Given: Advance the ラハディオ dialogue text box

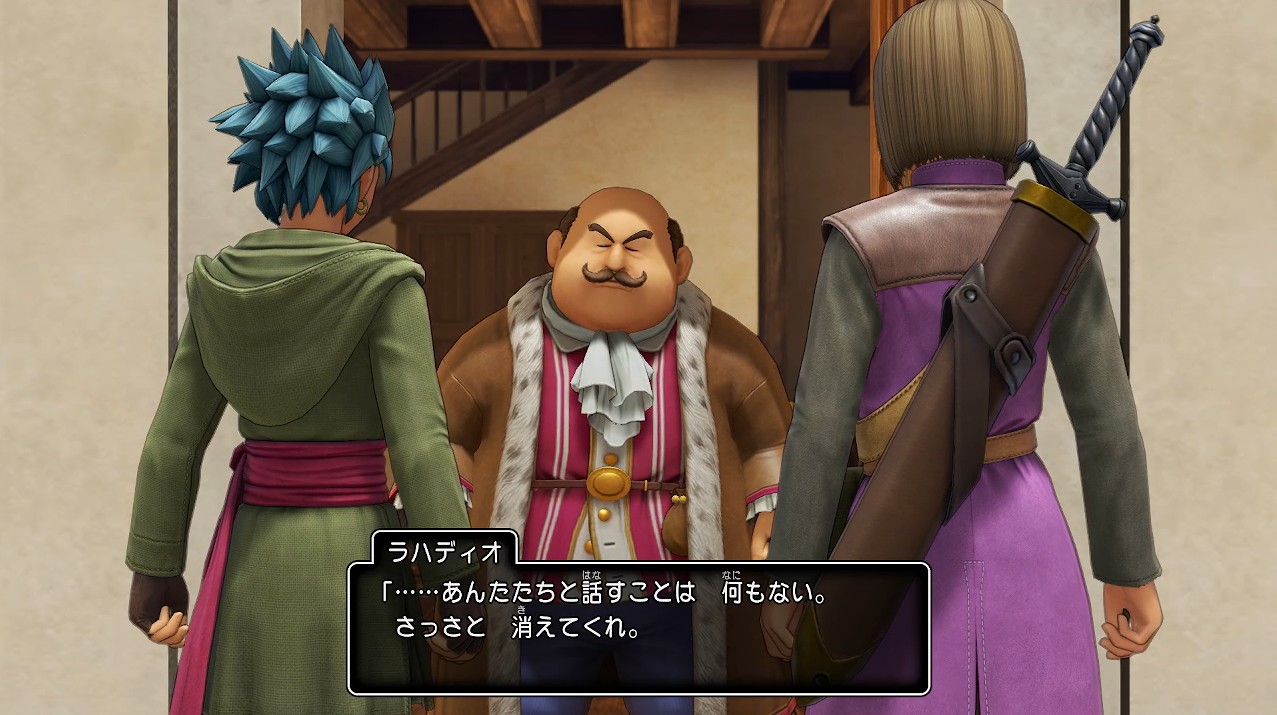Looking at the screenshot, I should pyautogui.click(x=638, y=628).
